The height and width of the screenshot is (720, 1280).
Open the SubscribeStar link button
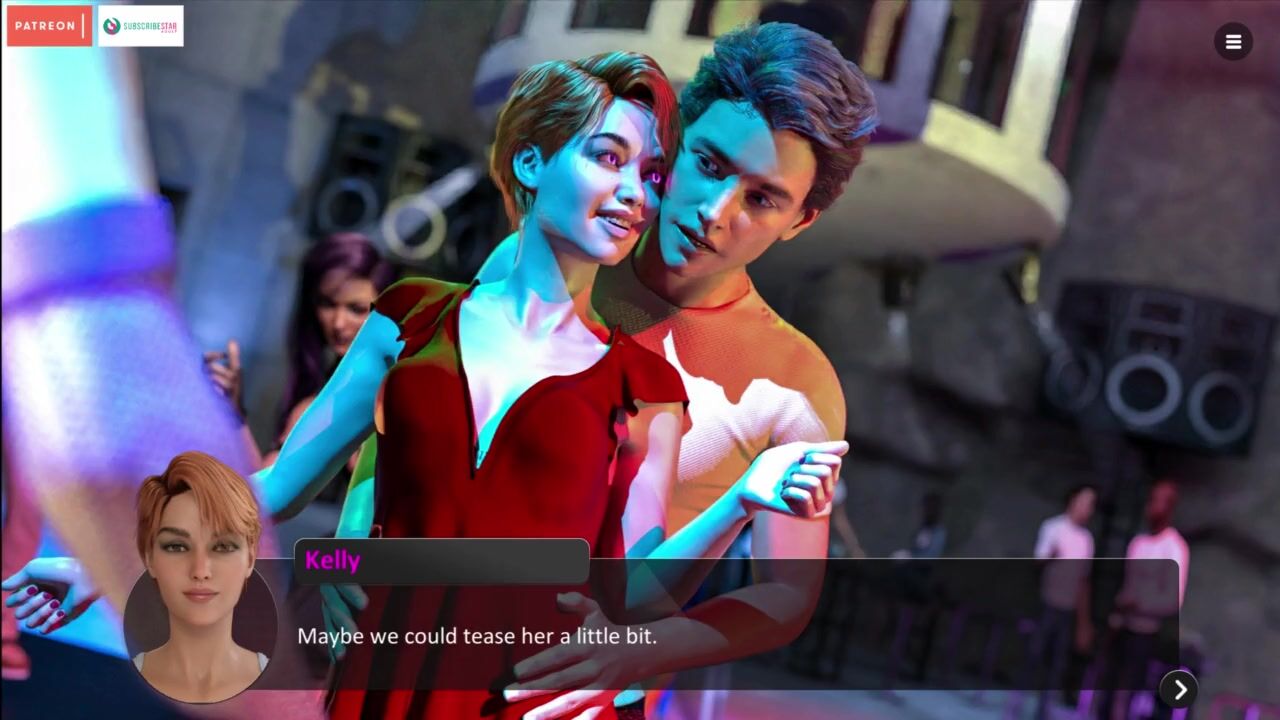(x=141, y=26)
